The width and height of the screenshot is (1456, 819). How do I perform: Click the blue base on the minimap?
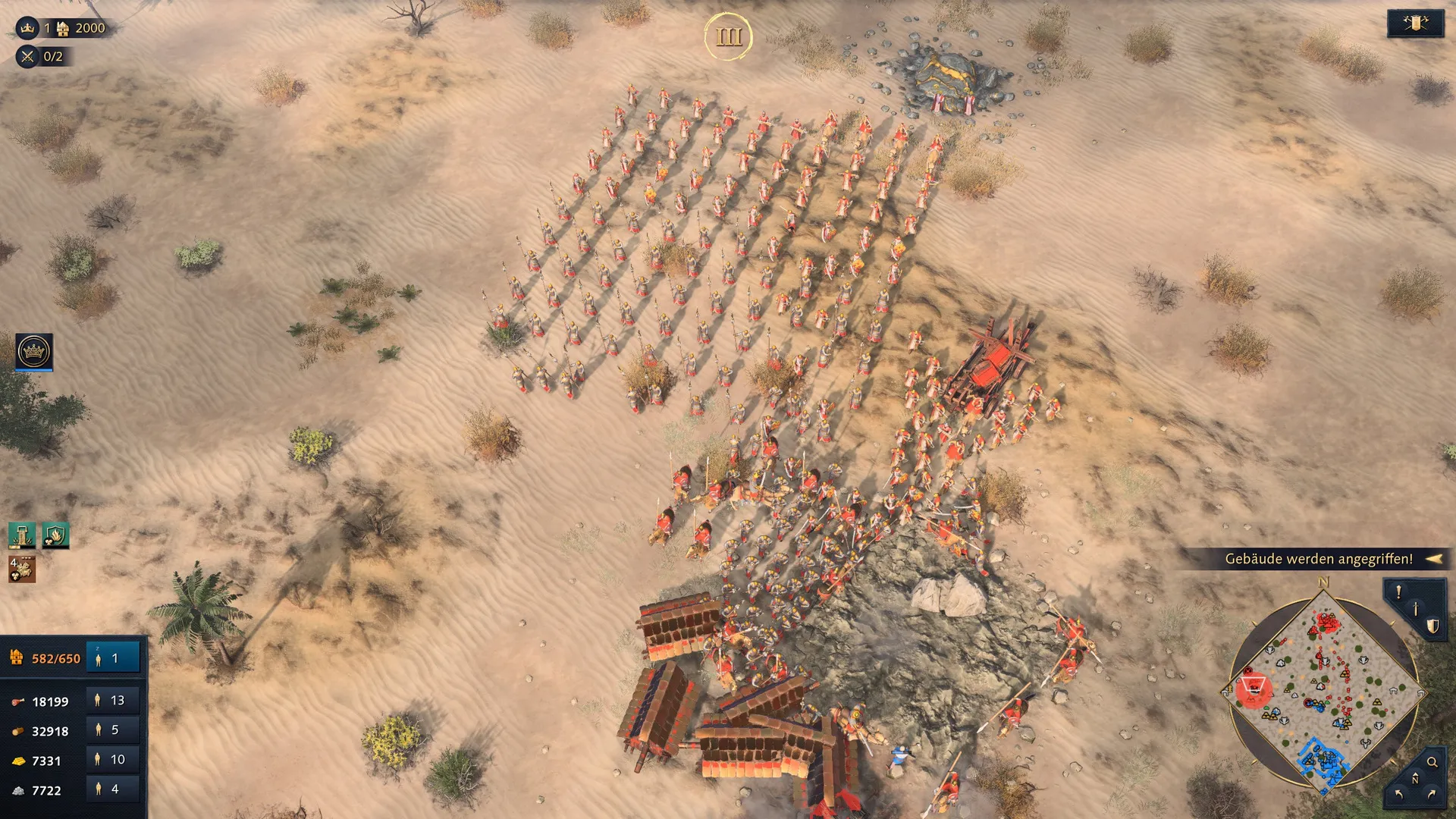pos(1323,762)
